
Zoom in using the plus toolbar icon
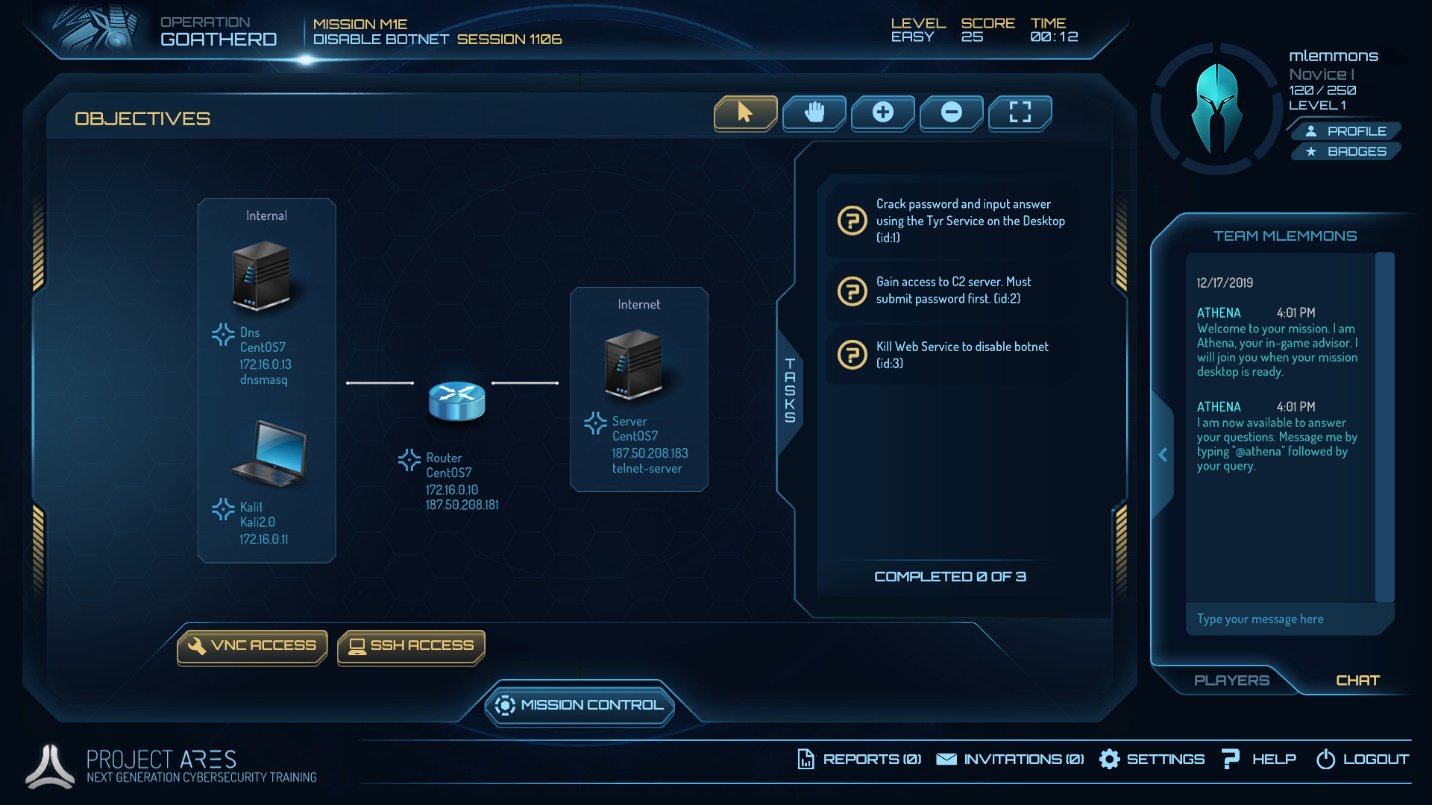click(883, 113)
